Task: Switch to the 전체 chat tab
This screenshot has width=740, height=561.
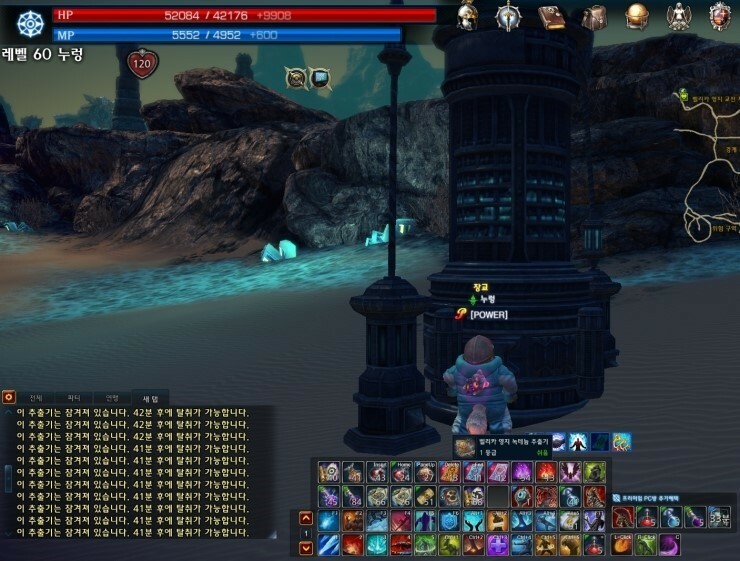Action: pos(36,398)
